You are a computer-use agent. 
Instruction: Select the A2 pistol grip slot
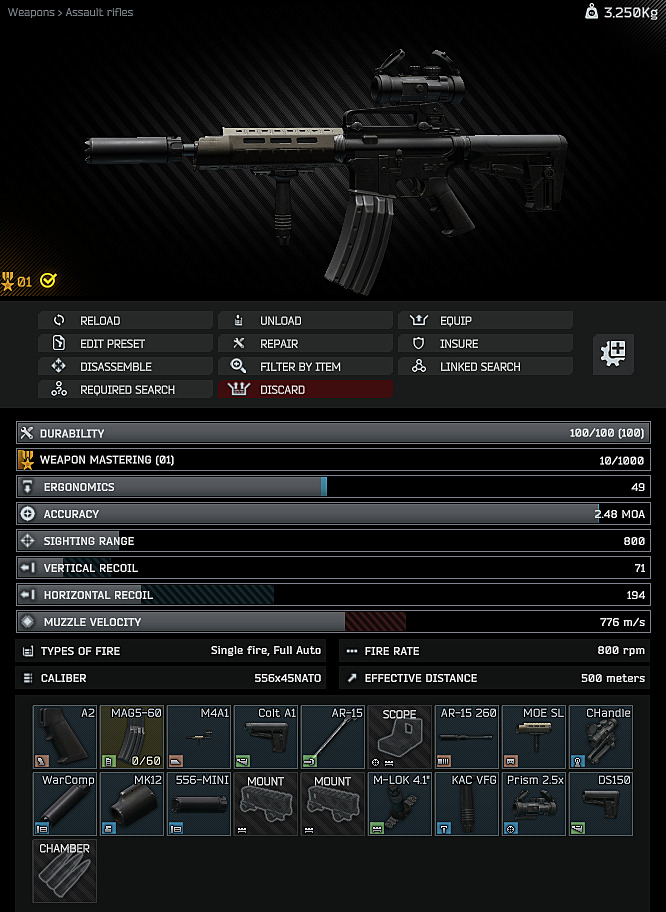click(x=65, y=737)
